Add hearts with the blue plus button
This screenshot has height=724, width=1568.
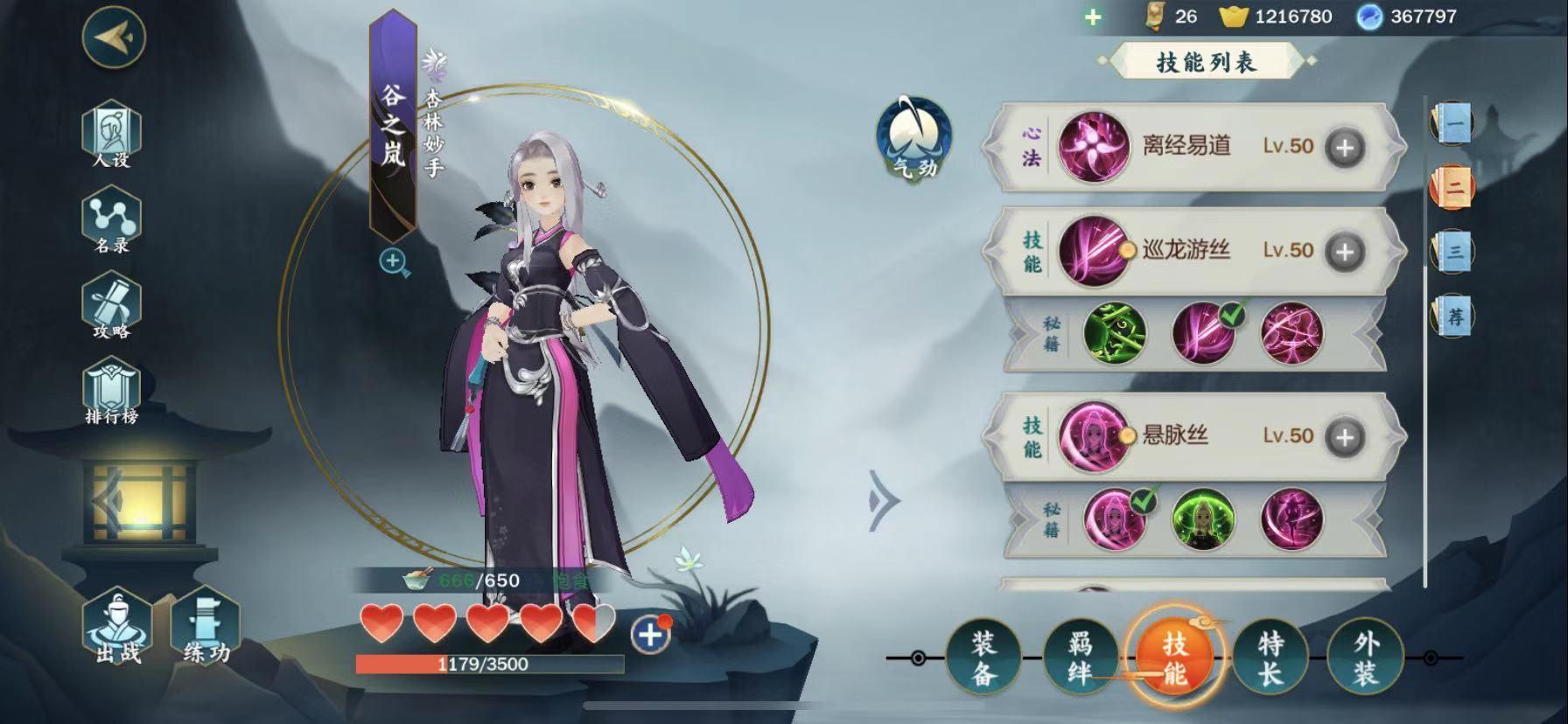click(650, 635)
